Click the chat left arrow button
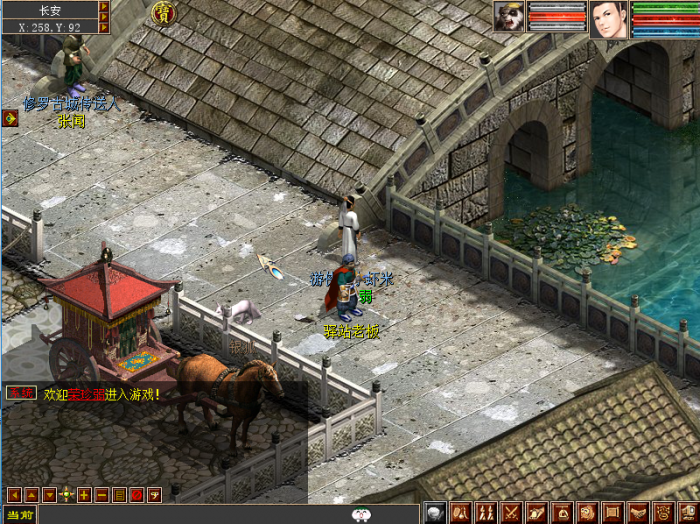The height and width of the screenshot is (524, 700). pos(14,494)
